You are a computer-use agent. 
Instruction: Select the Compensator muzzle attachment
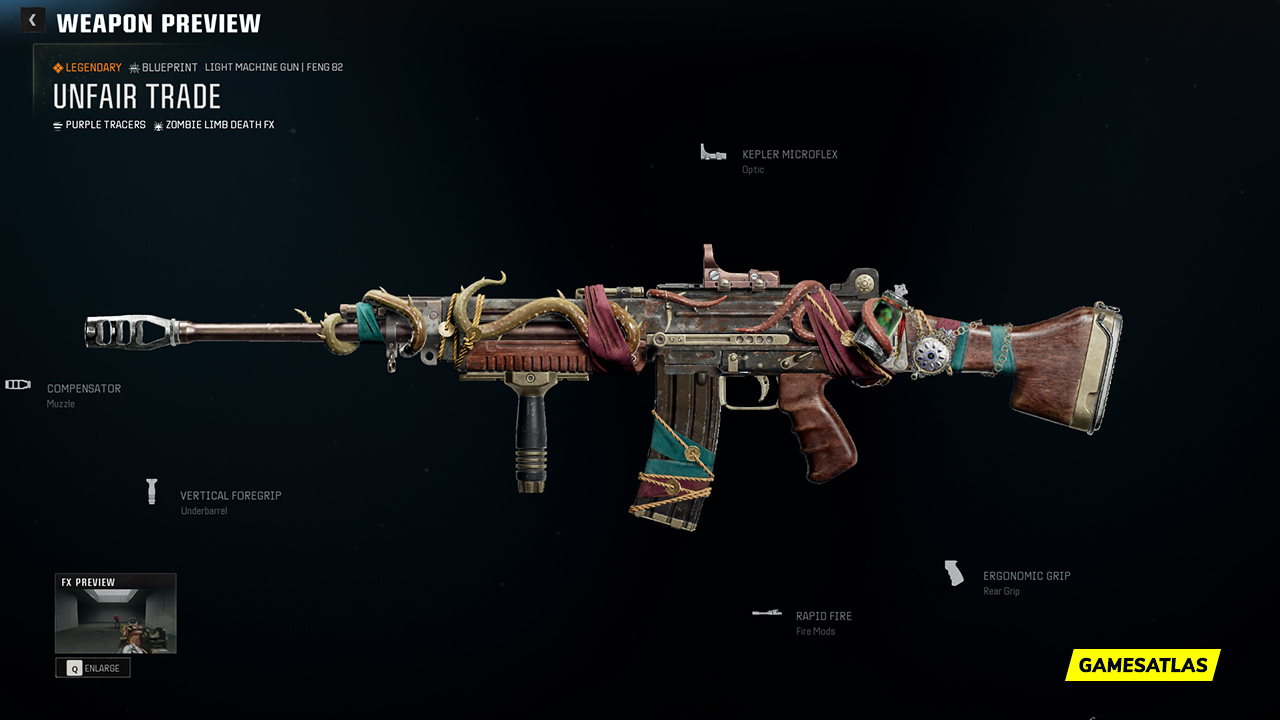coord(83,389)
